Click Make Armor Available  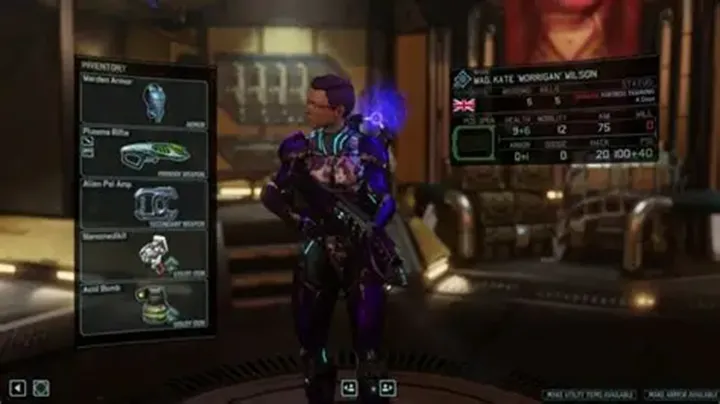click(x=678, y=395)
